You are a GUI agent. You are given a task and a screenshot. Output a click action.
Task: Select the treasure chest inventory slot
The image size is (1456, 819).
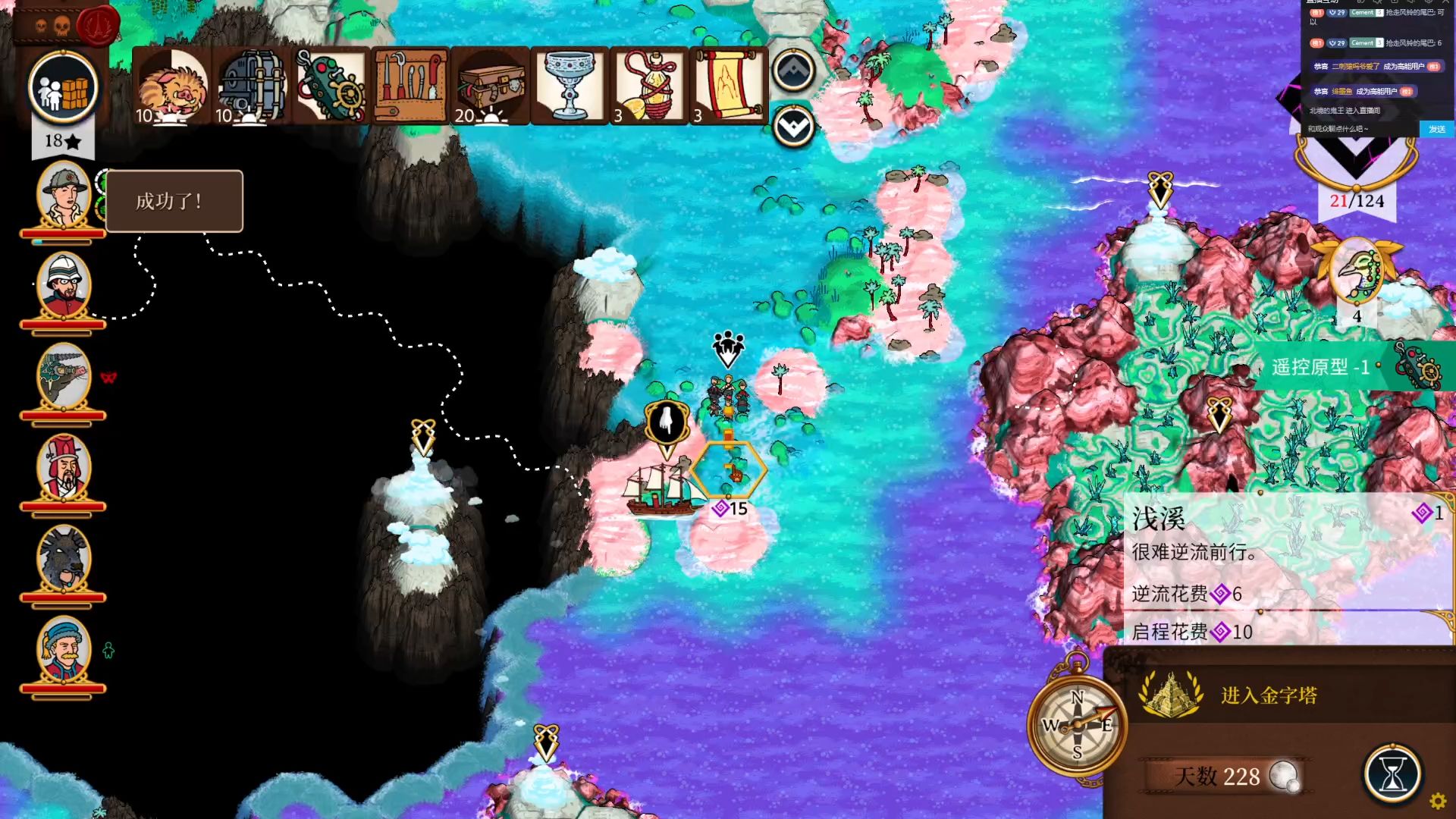point(491,86)
